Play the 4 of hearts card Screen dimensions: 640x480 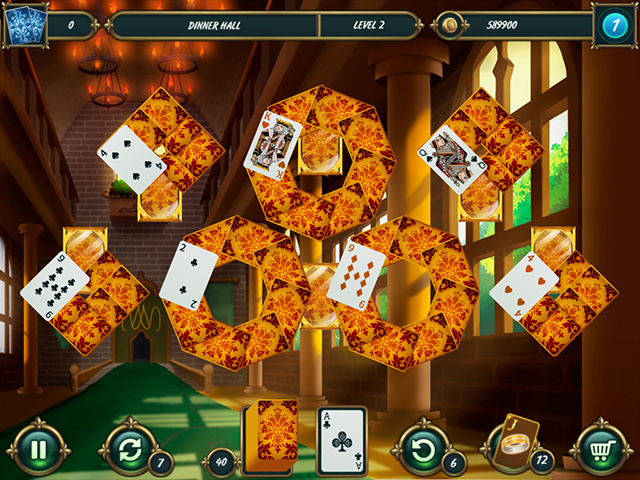[x=523, y=285]
